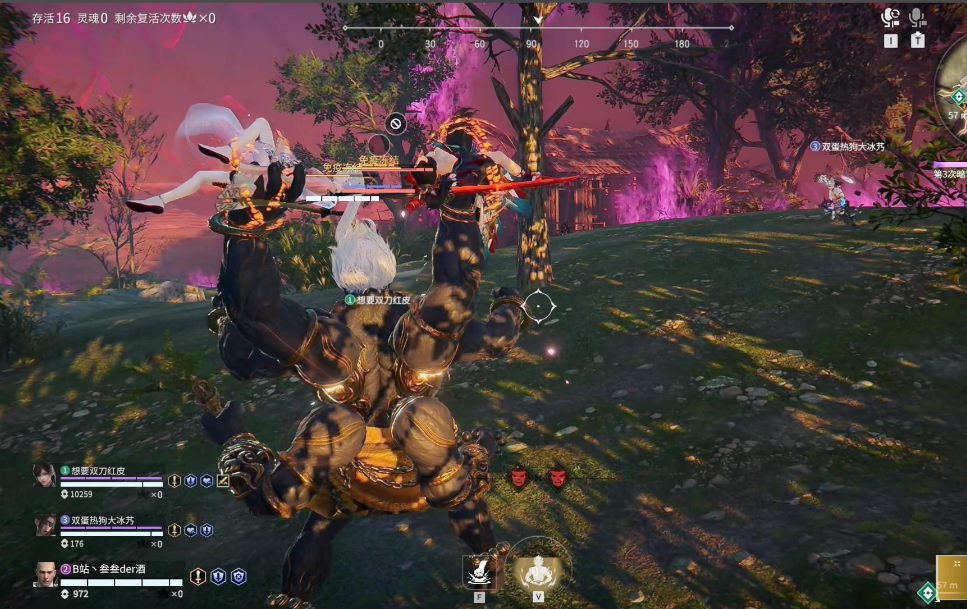Viewport: 967px width, 609px height.
Task: Click the gold sword badge beside B站丶叁叁der酒
Action: (198, 577)
